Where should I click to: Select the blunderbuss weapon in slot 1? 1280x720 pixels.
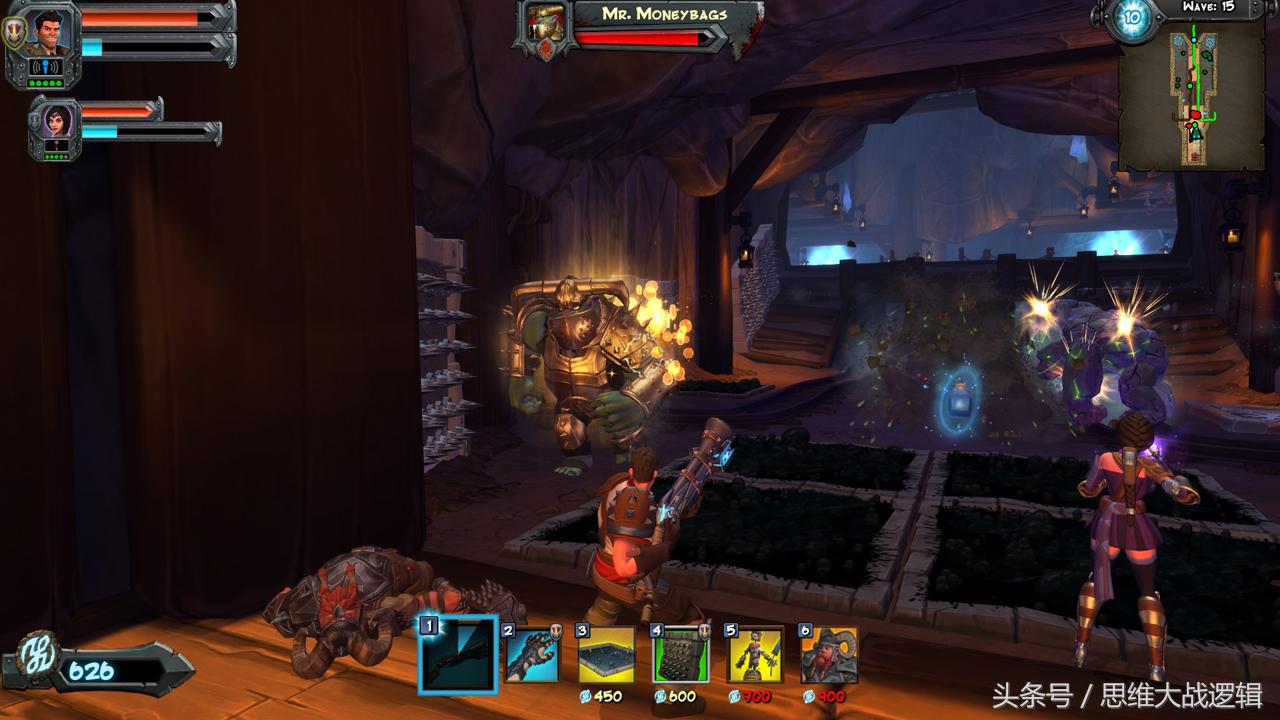[x=458, y=655]
